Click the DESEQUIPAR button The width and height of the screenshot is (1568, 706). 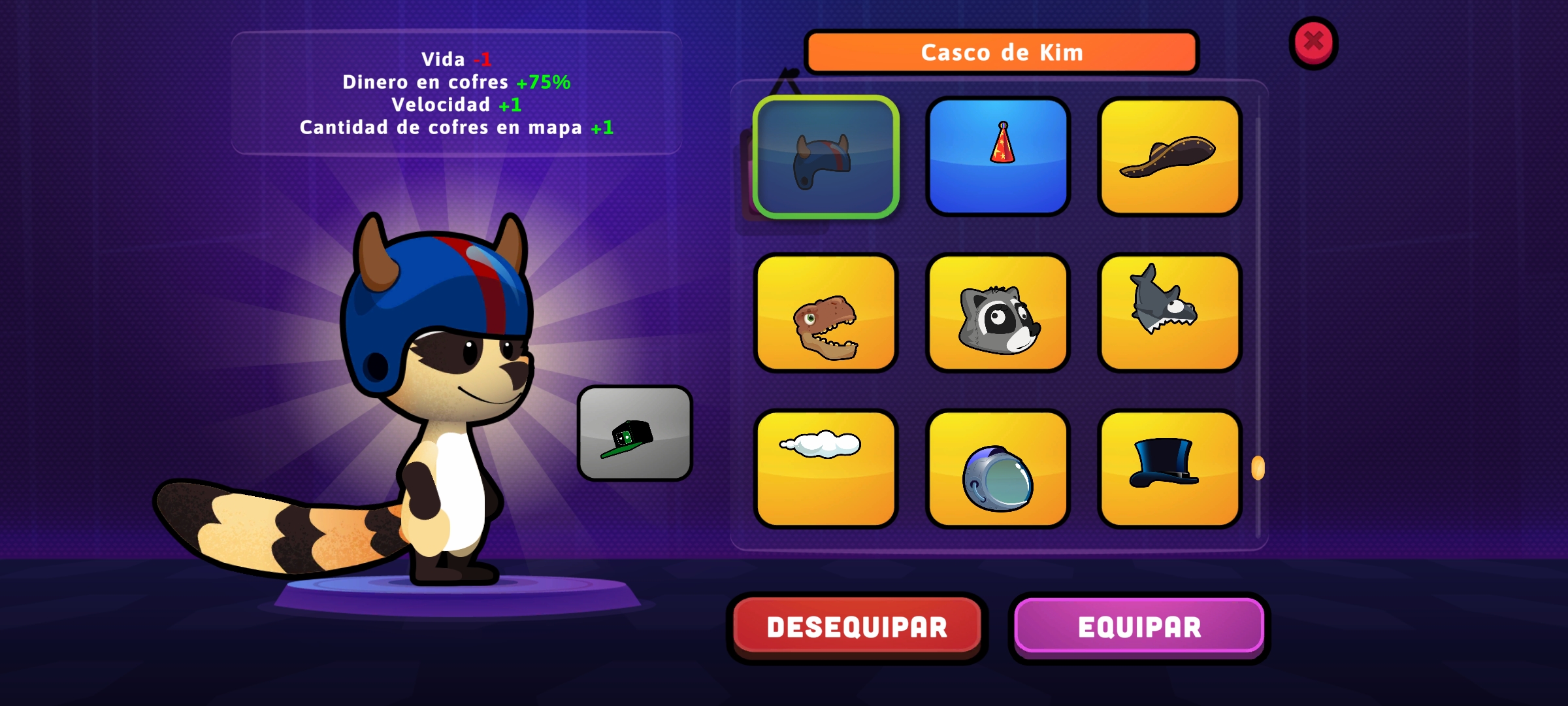click(x=857, y=627)
